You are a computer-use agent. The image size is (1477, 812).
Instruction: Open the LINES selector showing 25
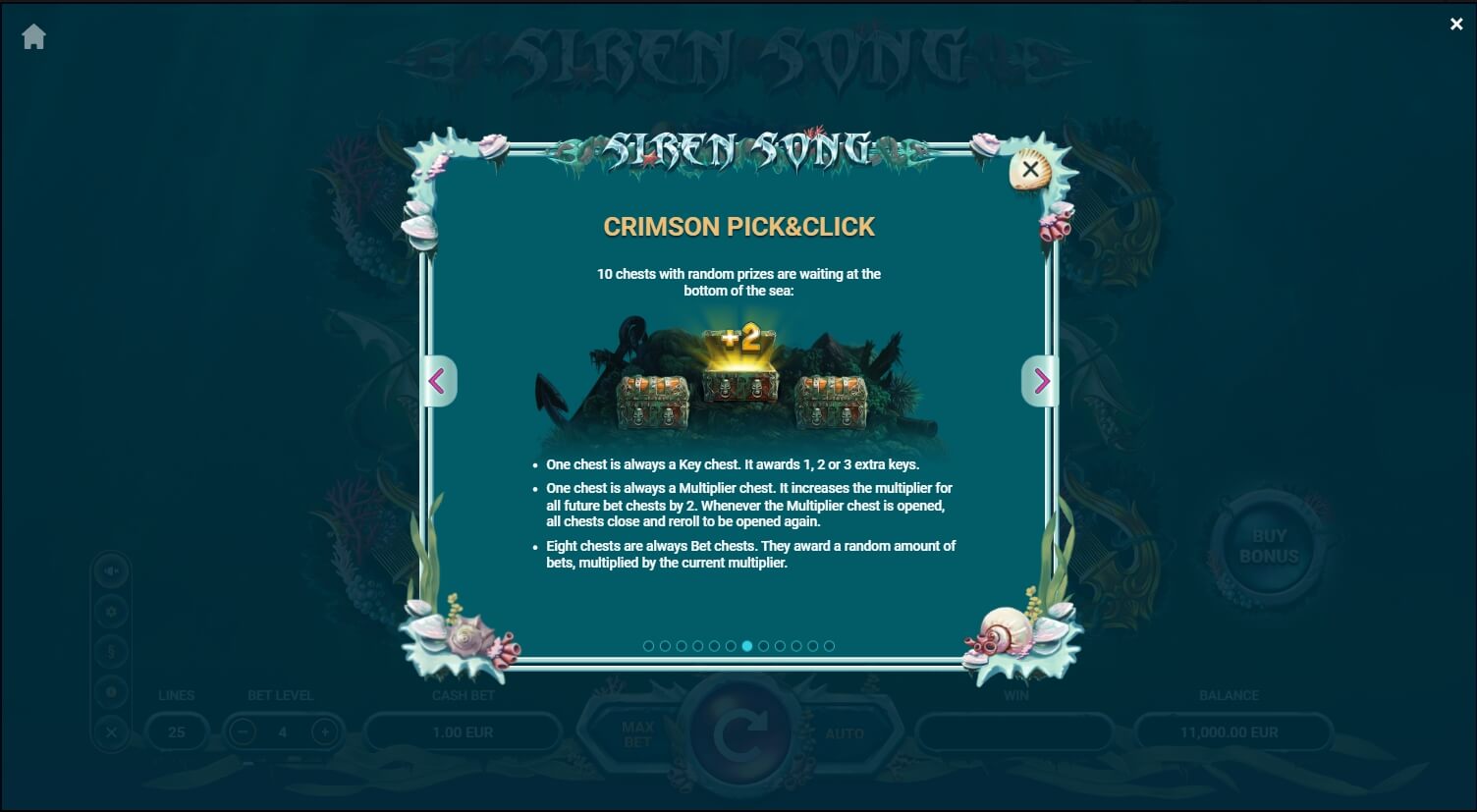(x=177, y=731)
